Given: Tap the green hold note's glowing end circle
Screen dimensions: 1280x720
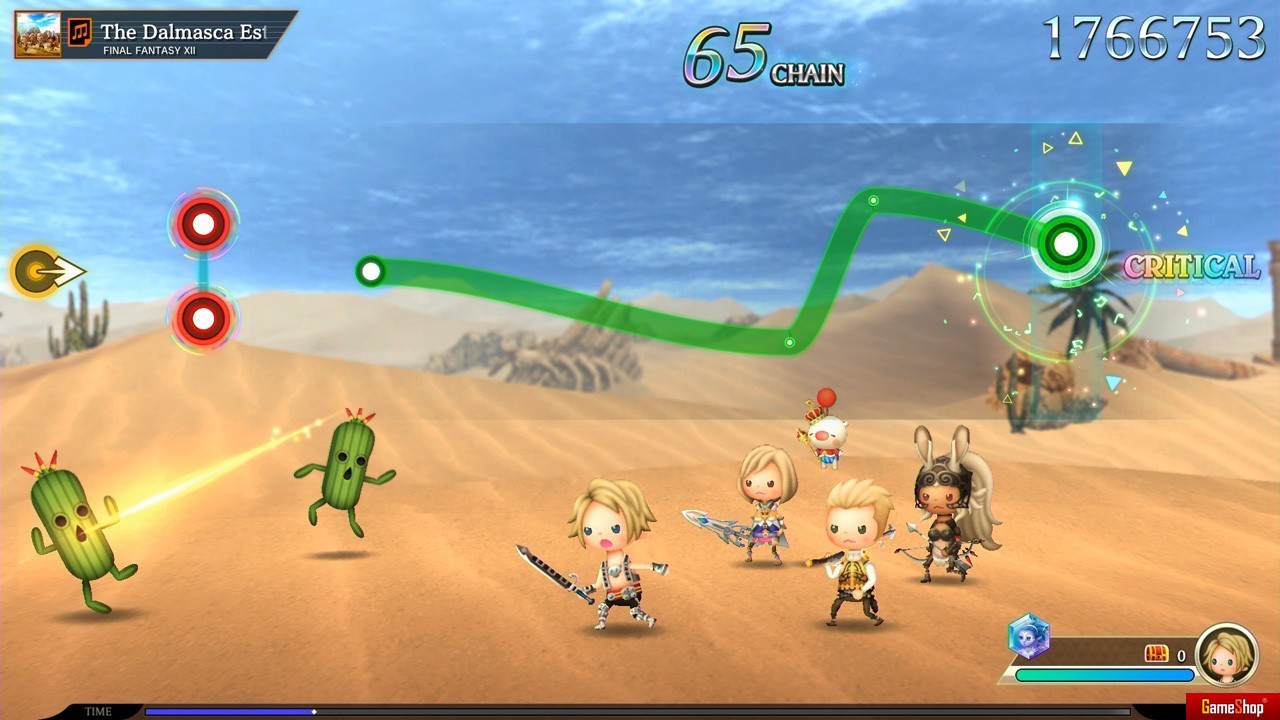Looking at the screenshot, I should (1066, 243).
